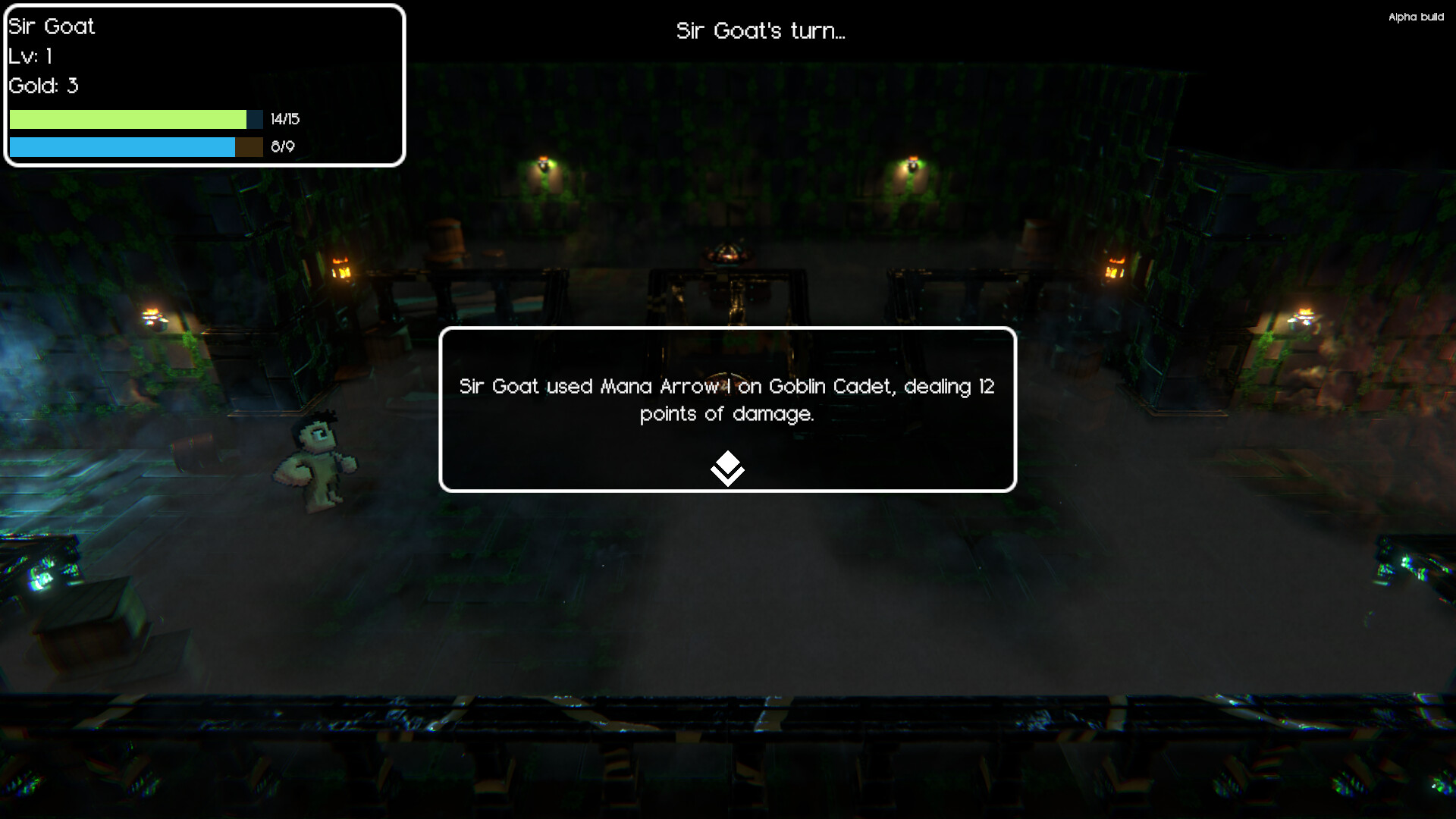Toggle the character stats panel open
The height and width of the screenshot is (819, 1456).
(x=203, y=86)
